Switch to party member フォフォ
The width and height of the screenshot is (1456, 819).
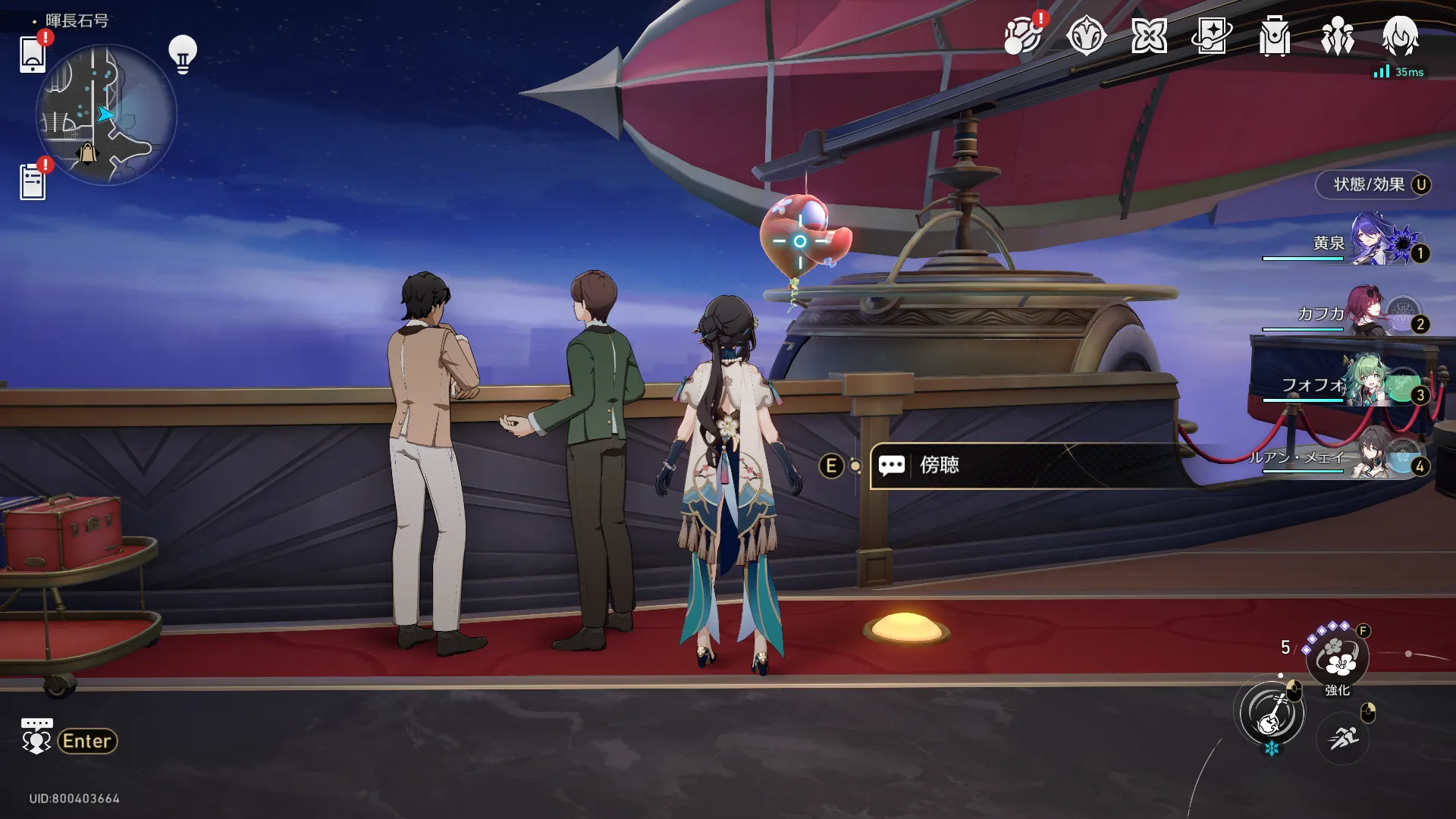1365,385
